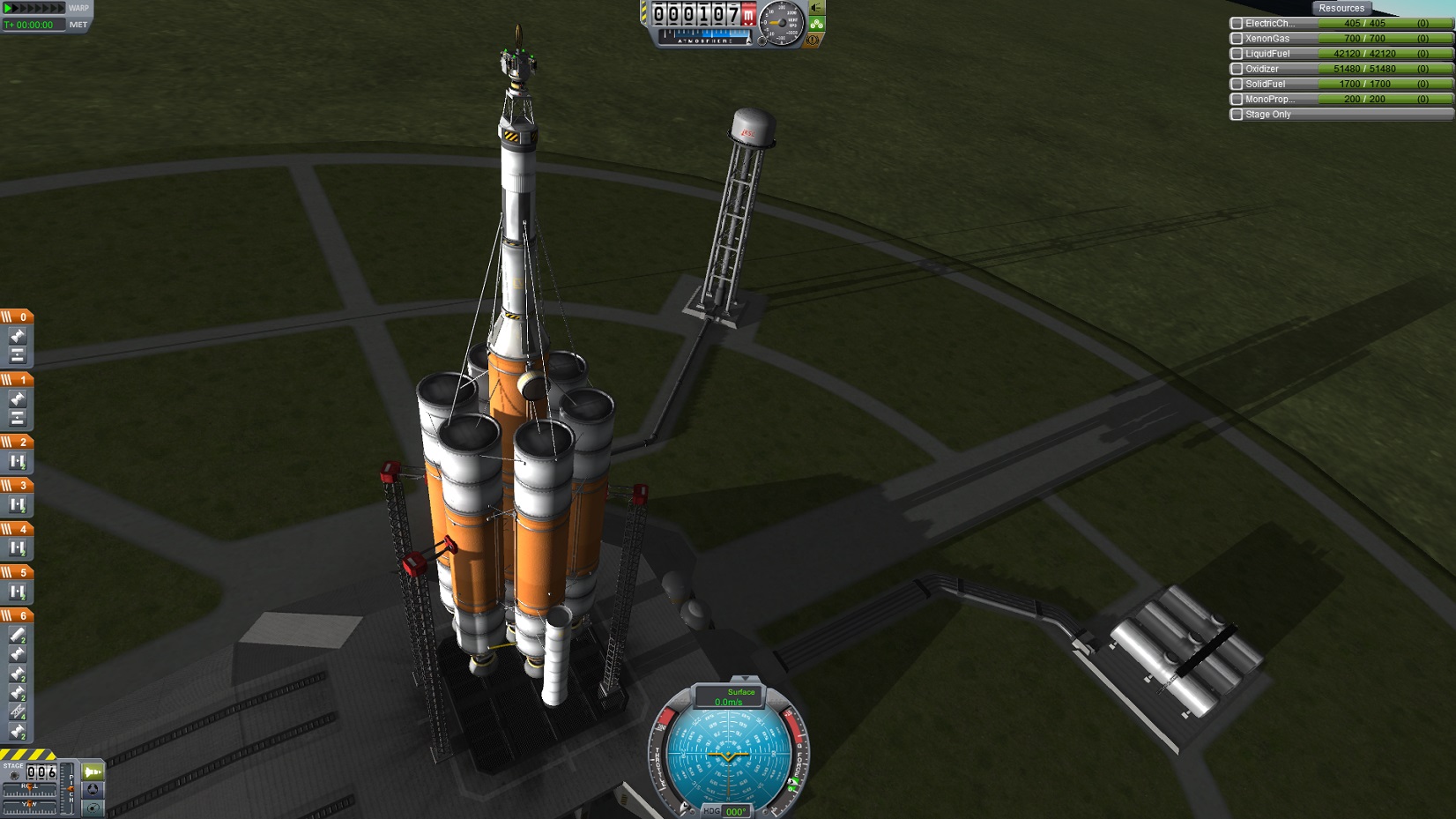
Task: Close the Resources panel tab
Action: (x=1341, y=8)
